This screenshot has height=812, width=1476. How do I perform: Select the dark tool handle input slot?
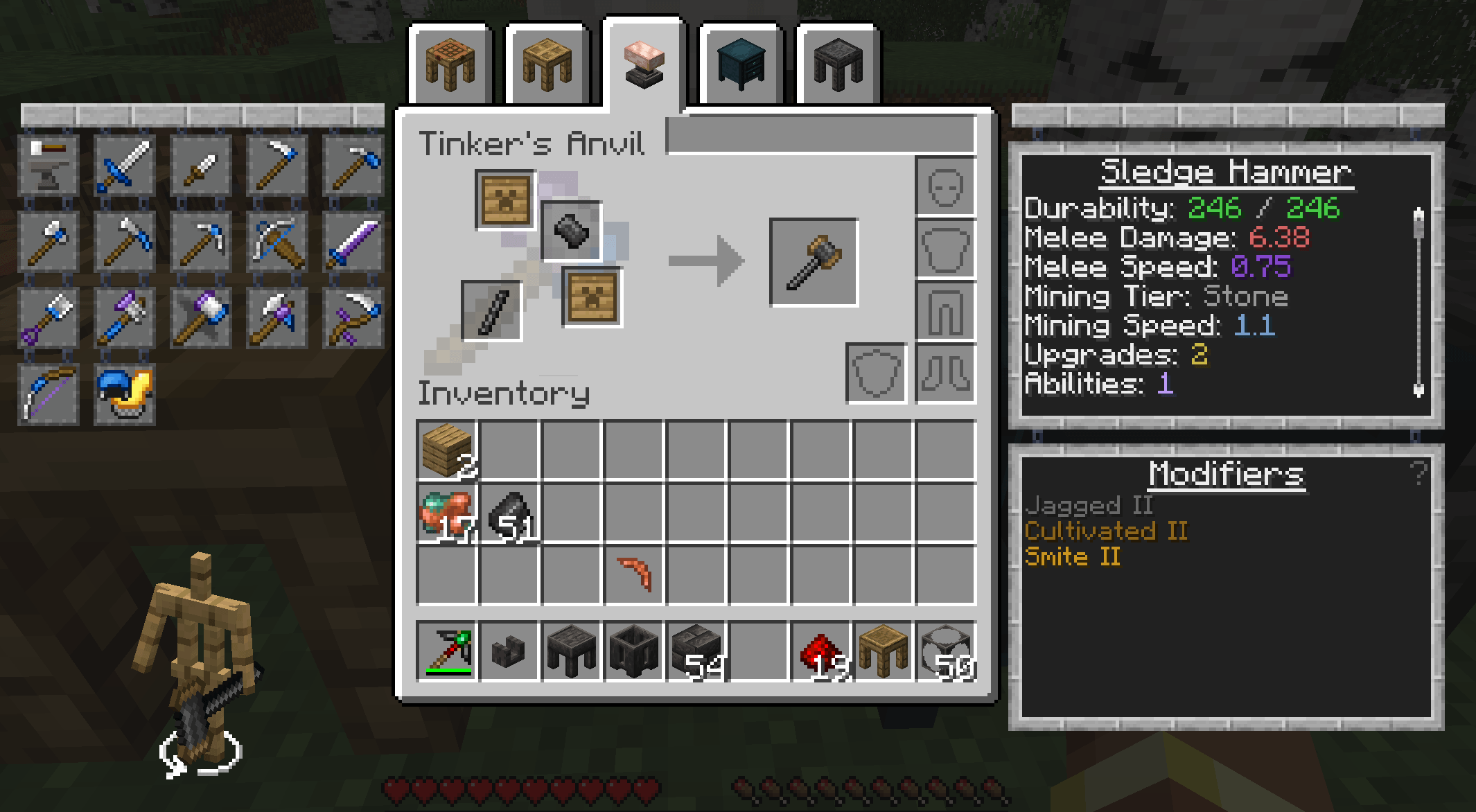click(x=491, y=310)
